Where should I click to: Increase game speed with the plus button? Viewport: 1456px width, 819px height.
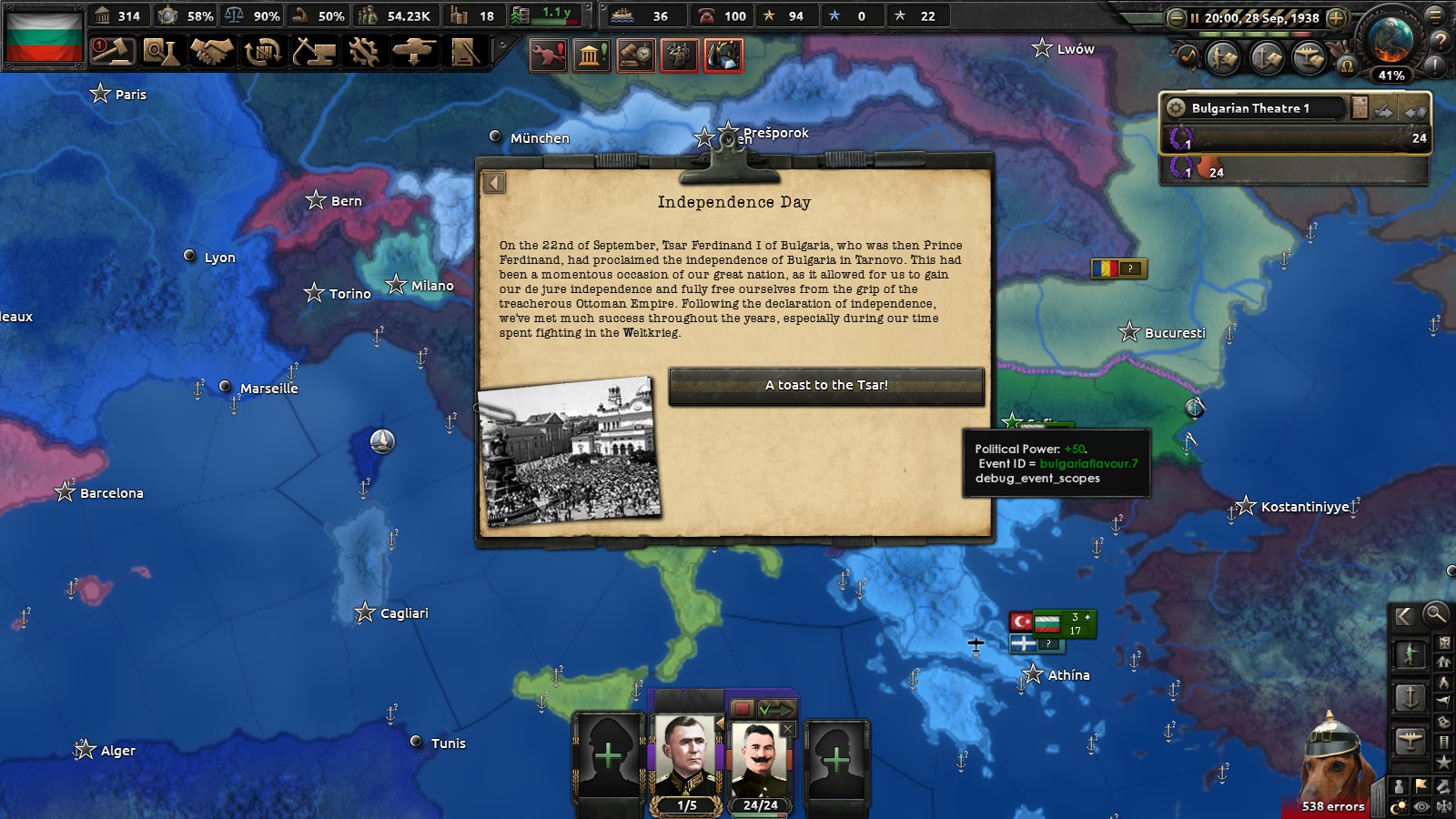pos(1335,15)
